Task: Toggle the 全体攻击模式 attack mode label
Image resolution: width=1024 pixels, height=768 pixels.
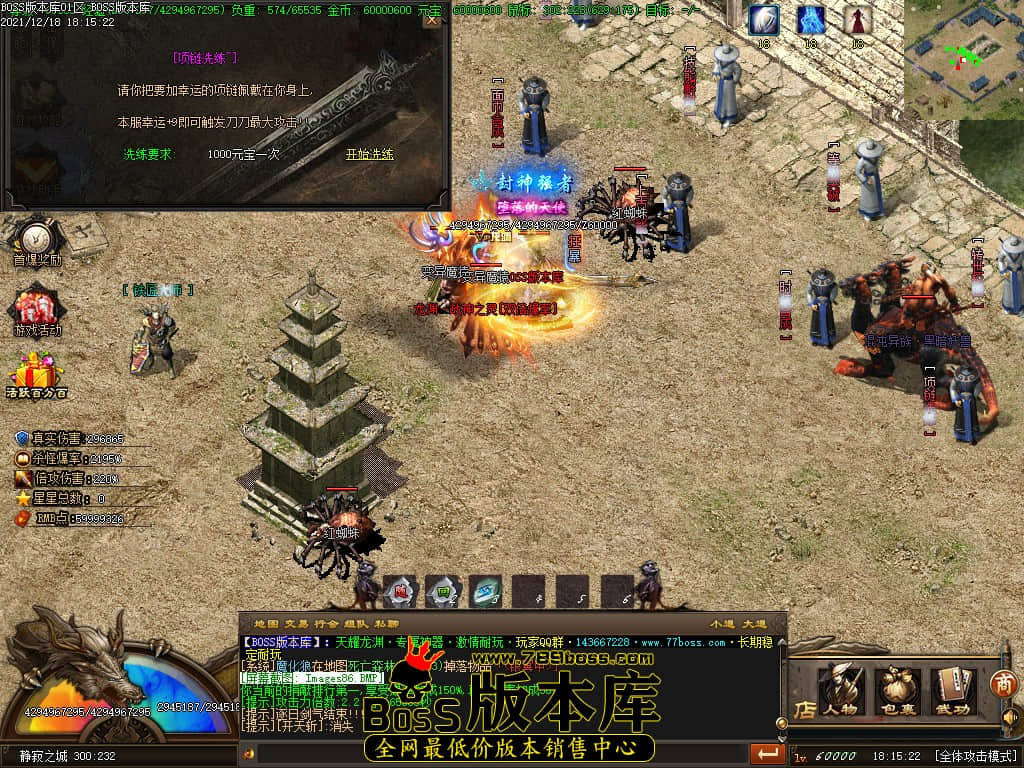Action: click(x=976, y=756)
